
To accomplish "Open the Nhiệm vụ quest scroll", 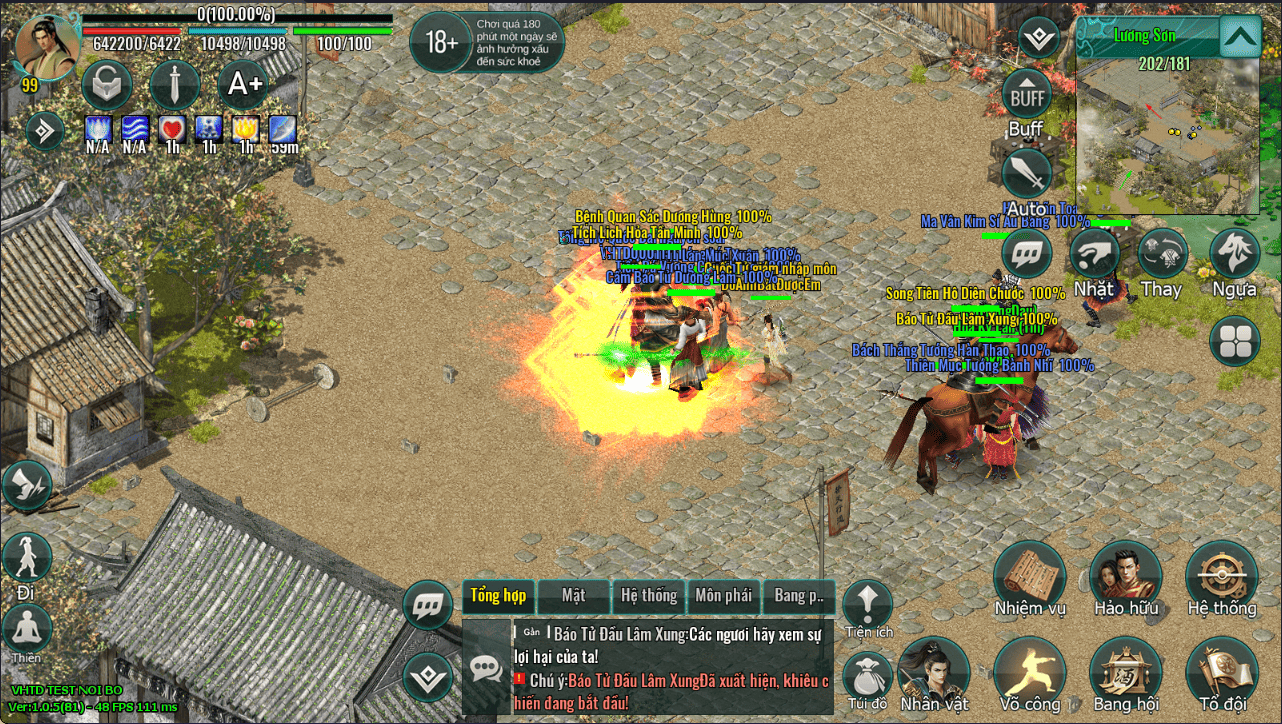I will click(x=1029, y=578).
